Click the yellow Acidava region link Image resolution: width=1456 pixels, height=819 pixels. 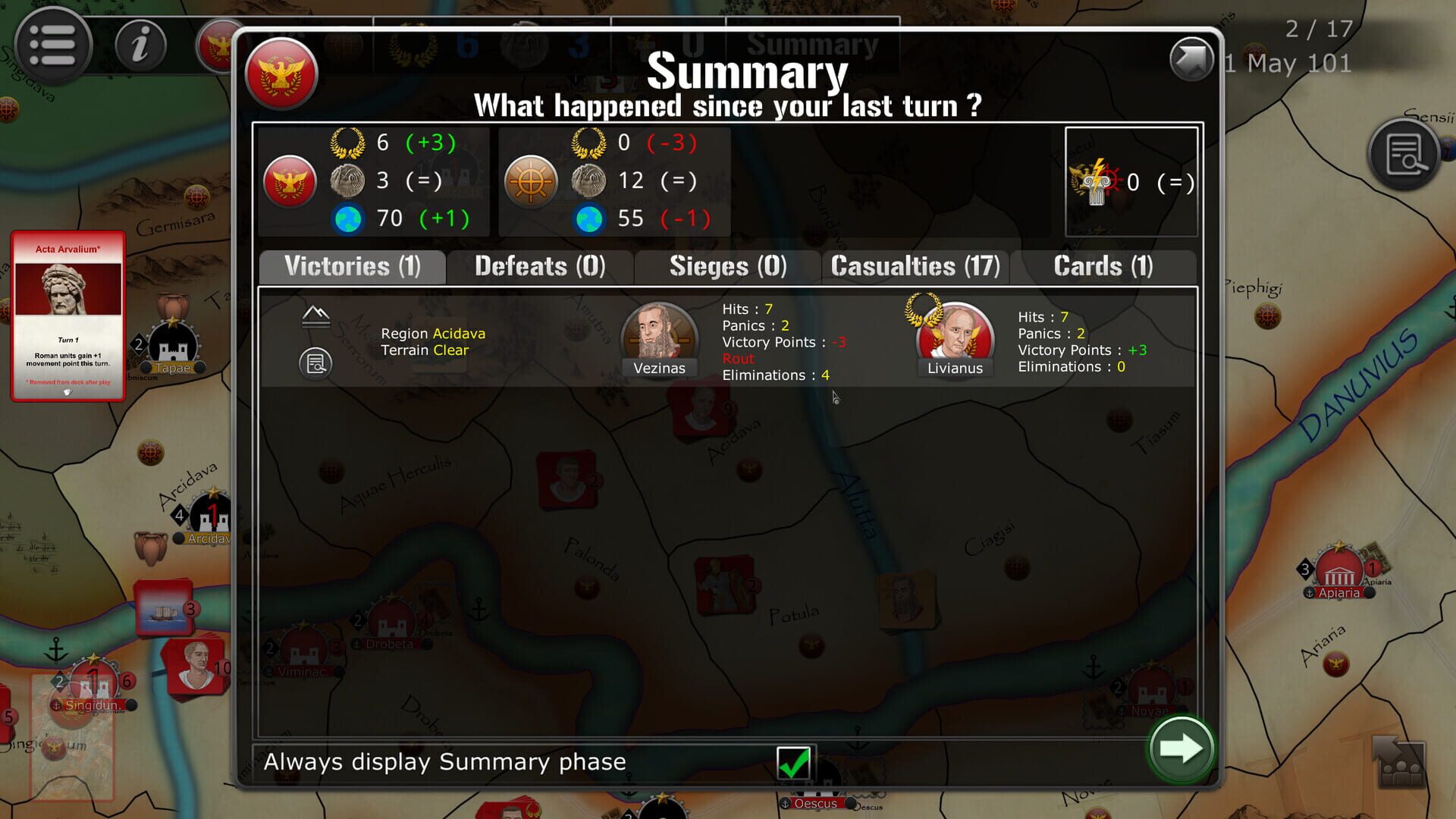pyautogui.click(x=460, y=334)
